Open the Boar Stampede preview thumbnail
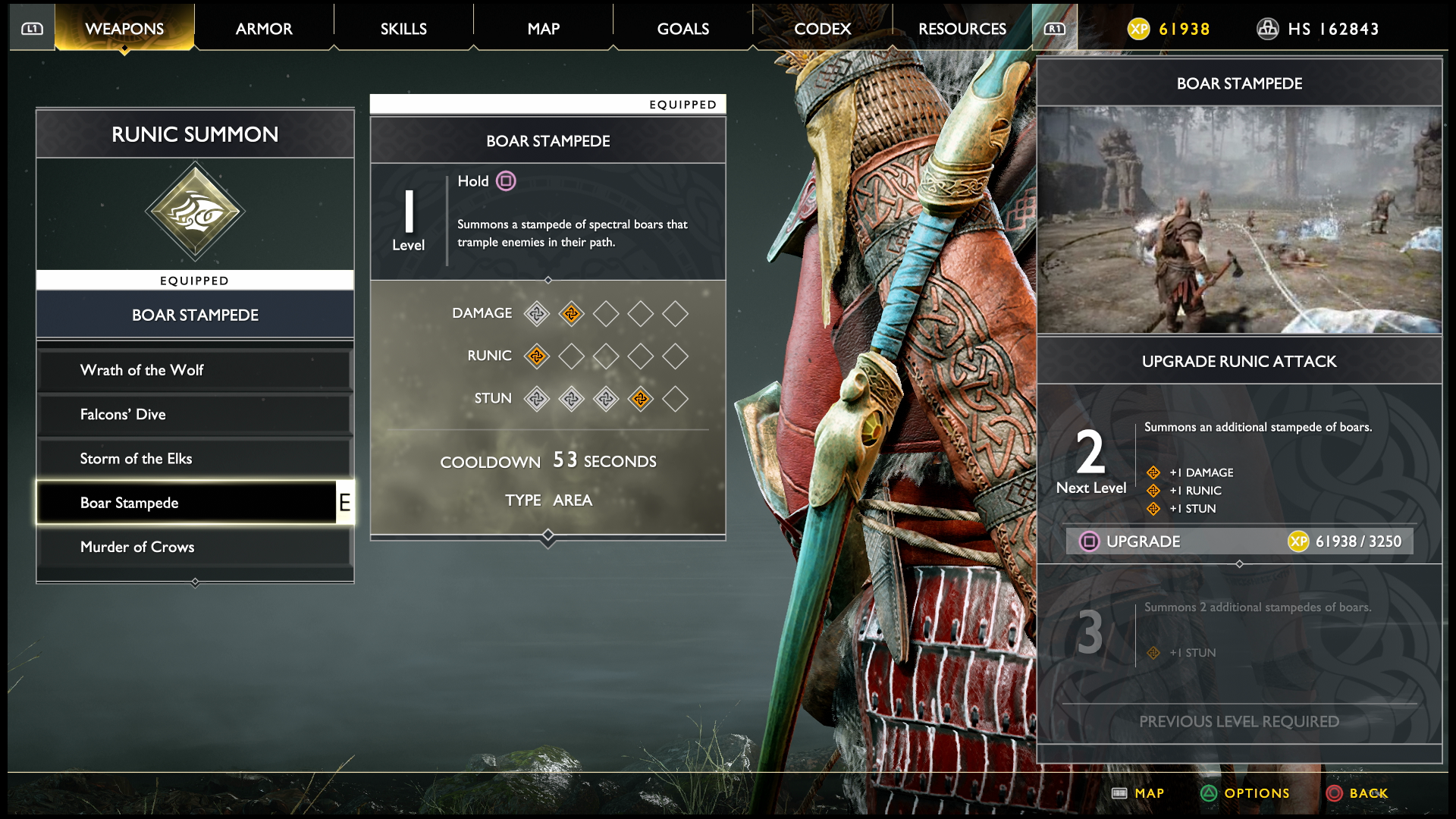1456x819 pixels. coord(1239,220)
